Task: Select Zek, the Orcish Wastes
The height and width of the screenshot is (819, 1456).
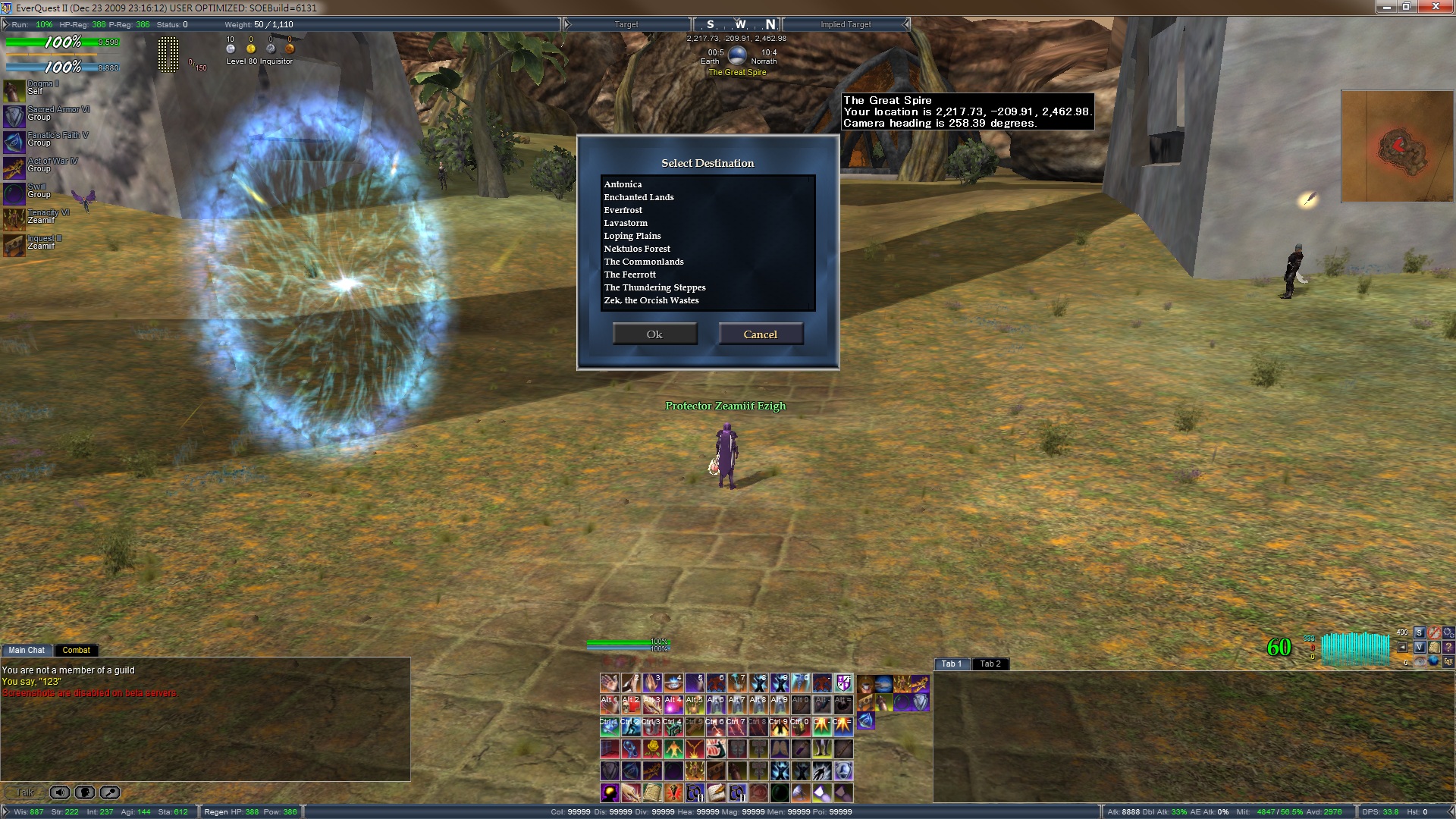Action: click(651, 300)
